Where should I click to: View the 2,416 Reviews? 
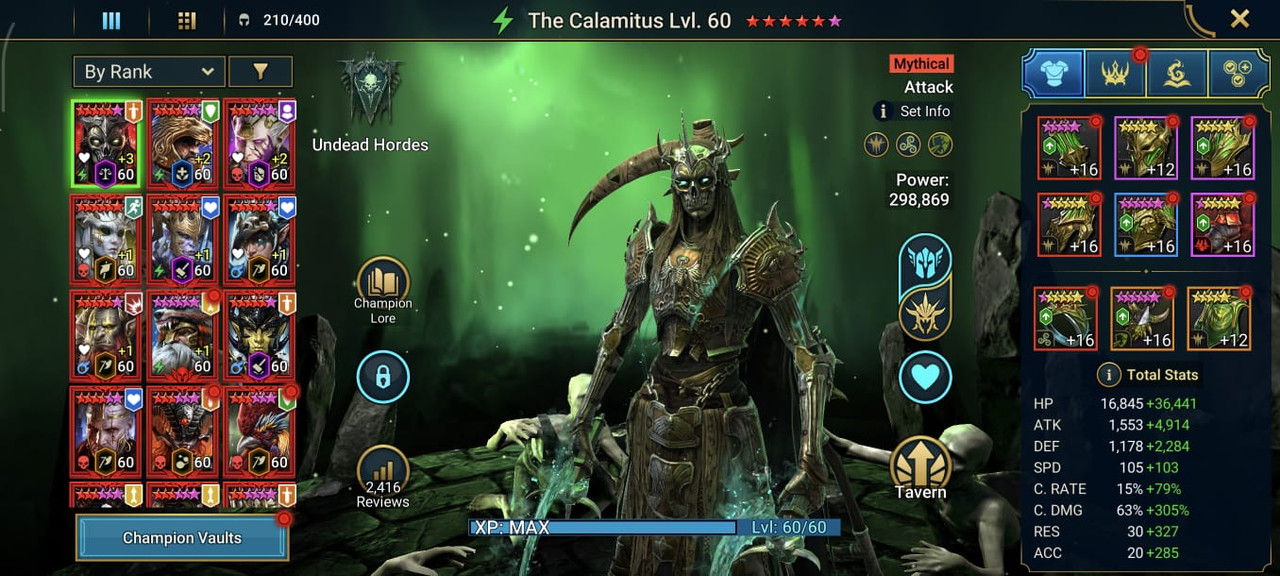tap(383, 471)
